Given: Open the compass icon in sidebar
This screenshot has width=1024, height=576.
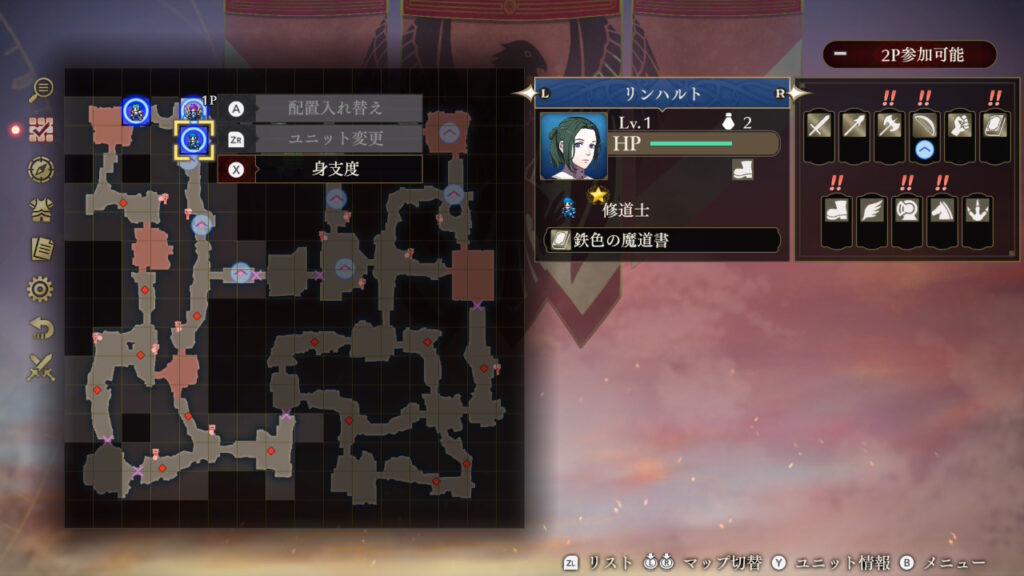Looking at the screenshot, I should pyautogui.click(x=41, y=169).
